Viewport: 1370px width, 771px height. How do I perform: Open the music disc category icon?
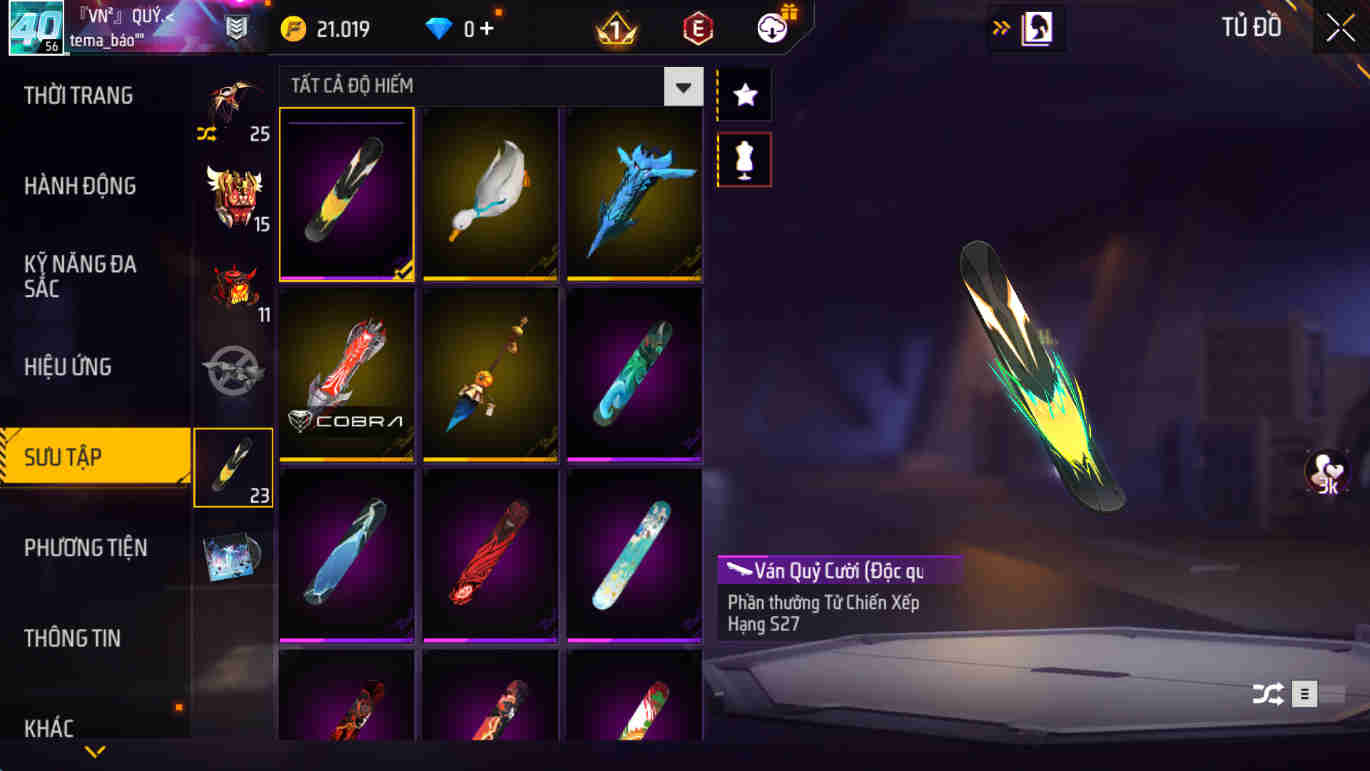(233, 555)
